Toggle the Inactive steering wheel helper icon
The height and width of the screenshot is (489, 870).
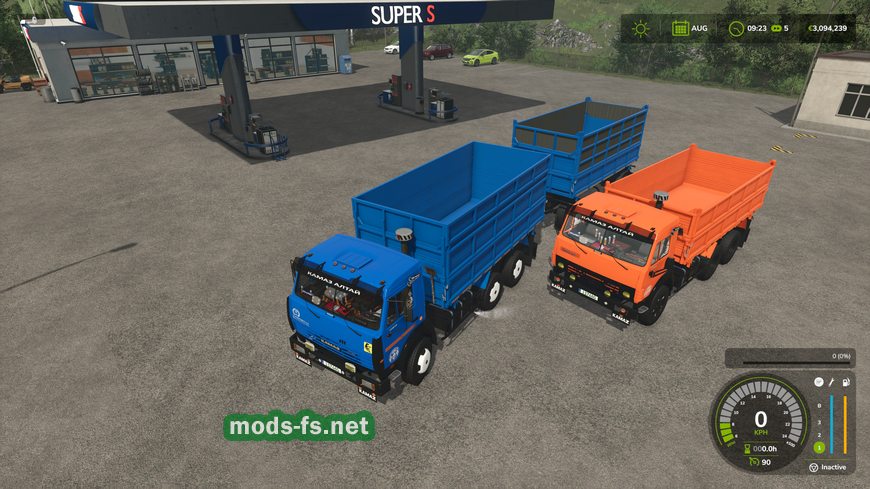coord(813,467)
